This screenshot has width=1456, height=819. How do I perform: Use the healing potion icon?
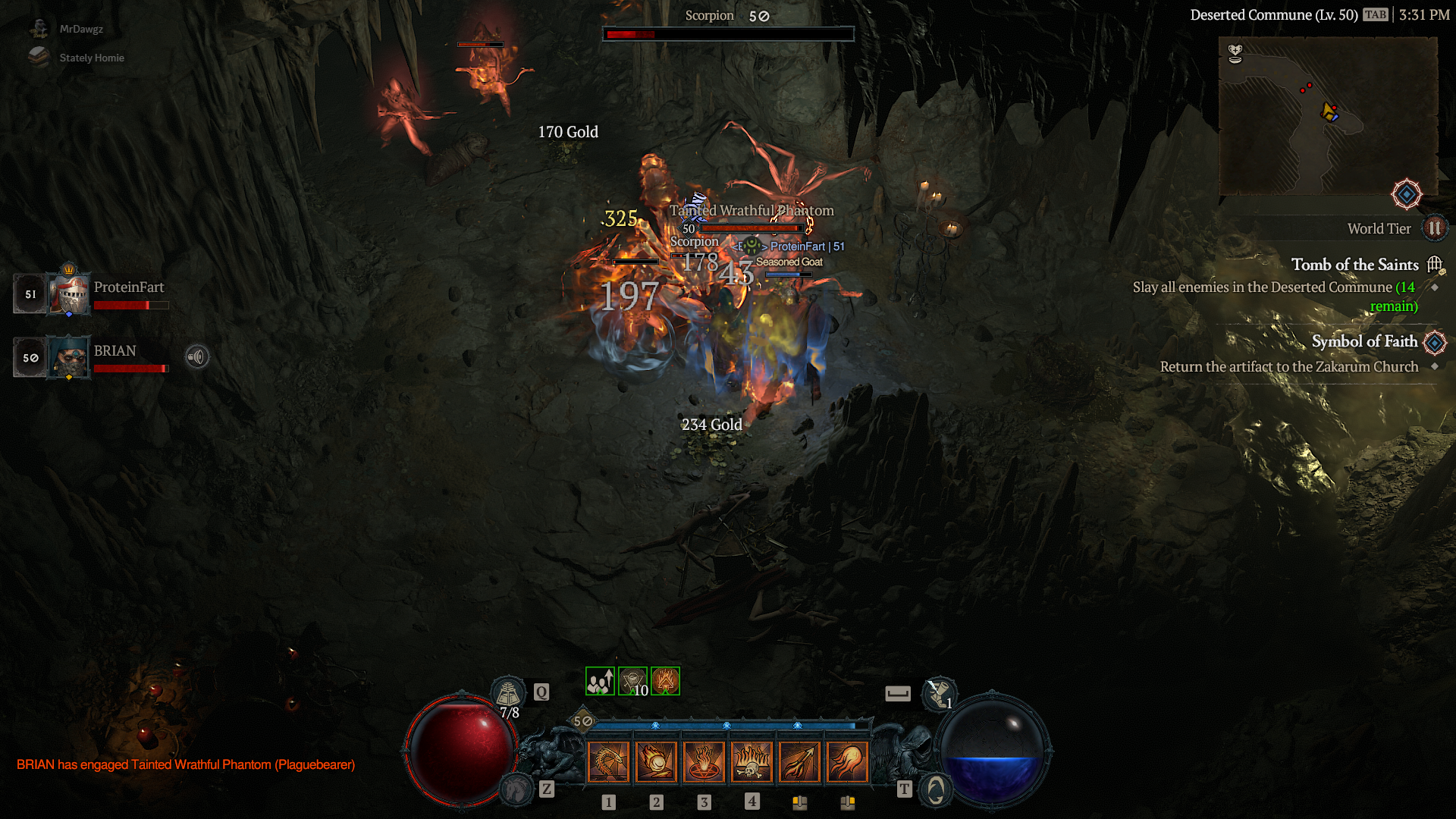coord(508,692)
